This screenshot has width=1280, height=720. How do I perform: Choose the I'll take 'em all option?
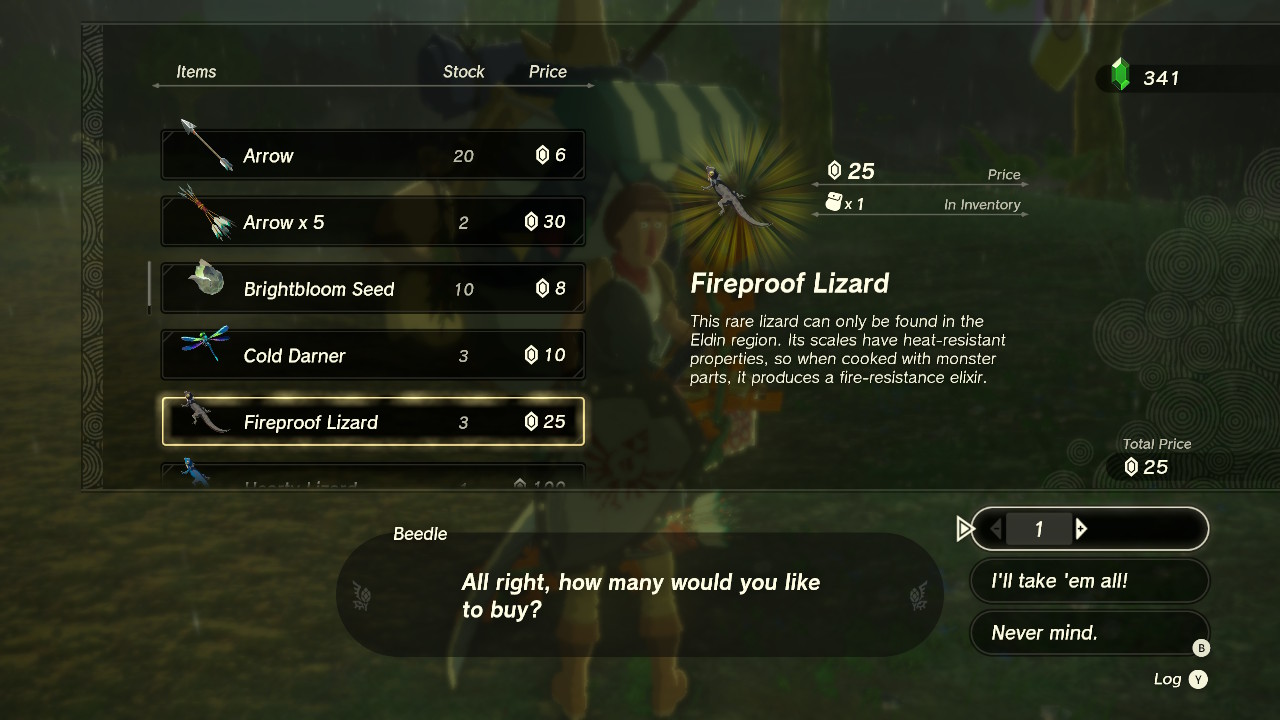pyautogui.click(x=1089, y=580)
